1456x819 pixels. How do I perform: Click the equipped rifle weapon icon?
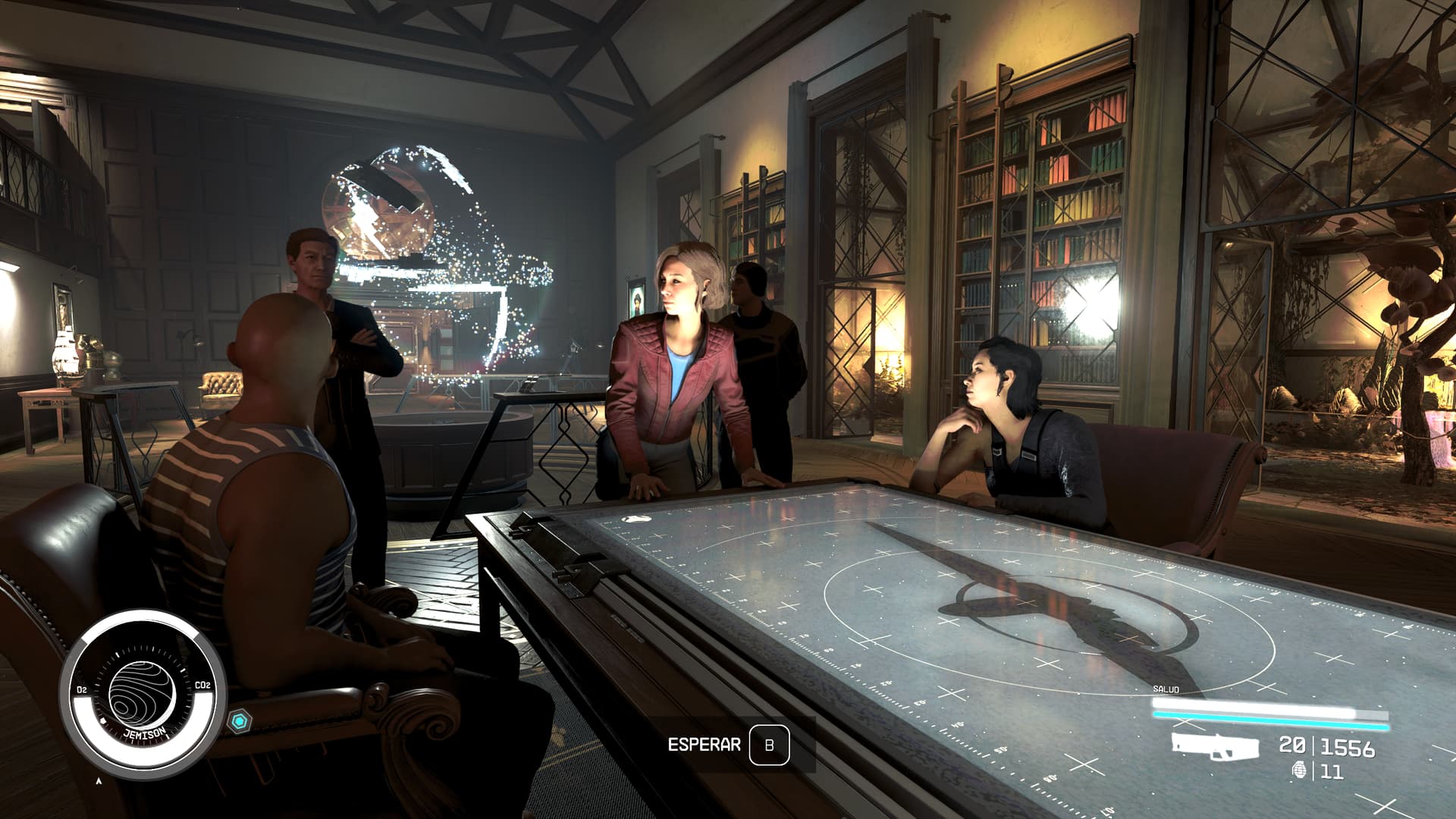pos(1214,746)
